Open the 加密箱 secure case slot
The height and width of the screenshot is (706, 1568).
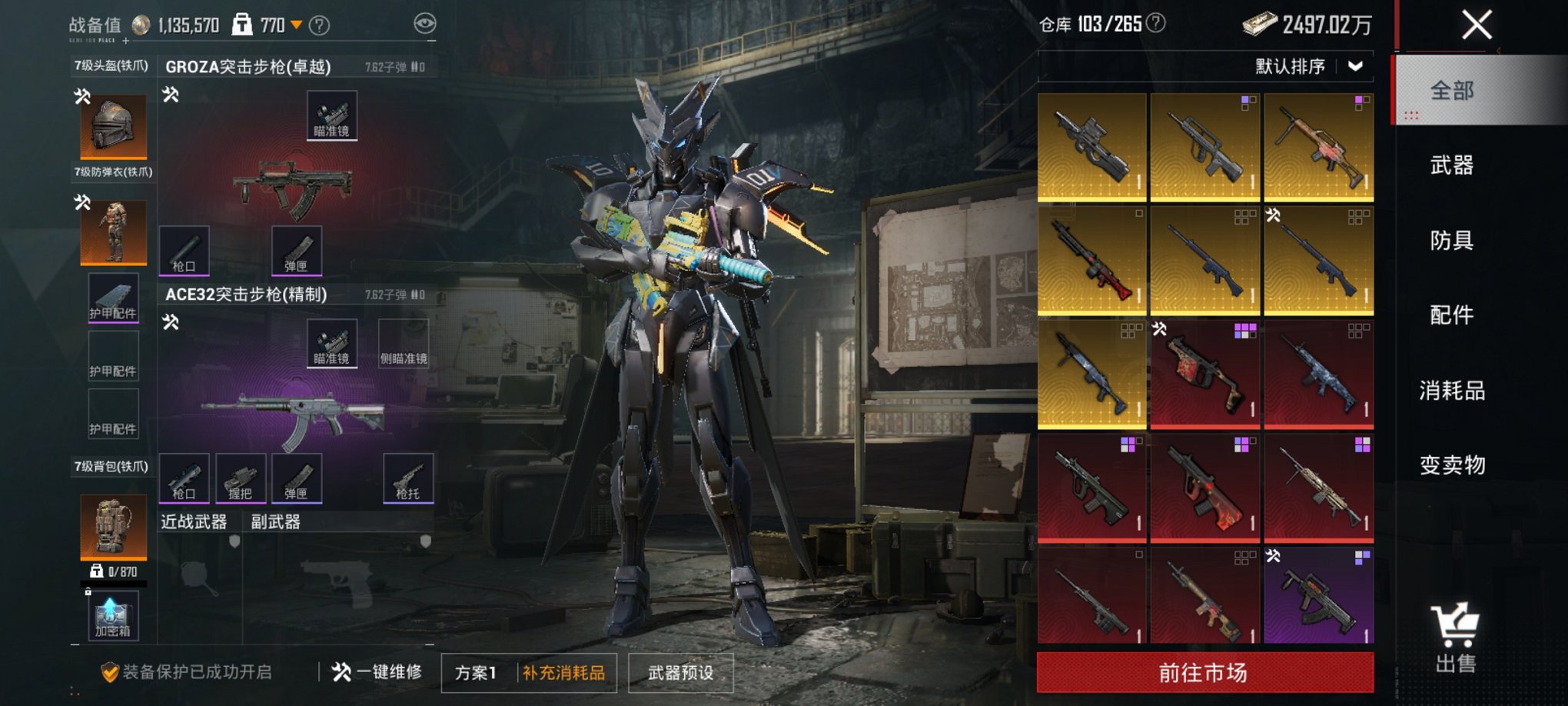pyautogui.click(x=113, y=617)
